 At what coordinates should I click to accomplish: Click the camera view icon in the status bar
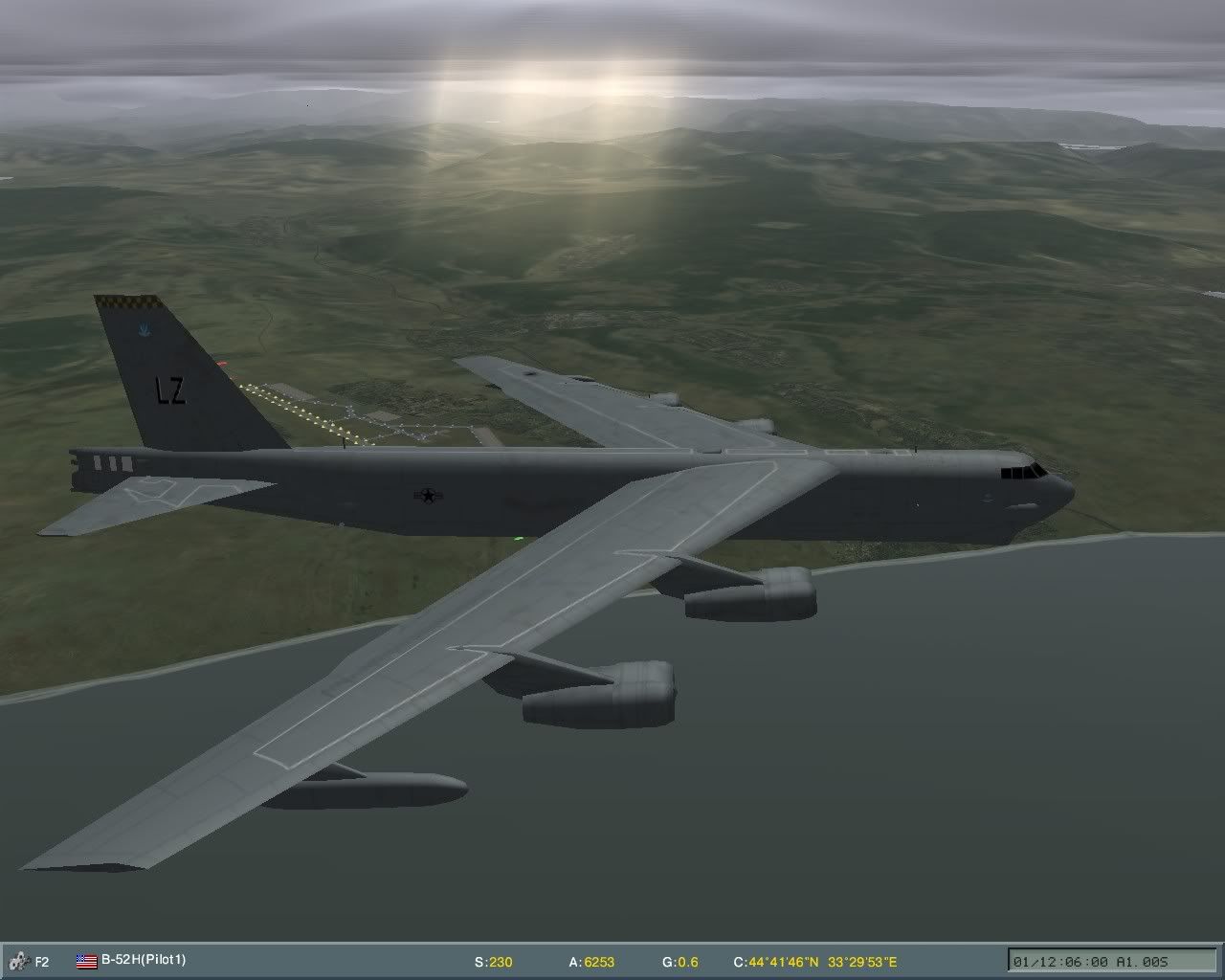click(19, 958)
